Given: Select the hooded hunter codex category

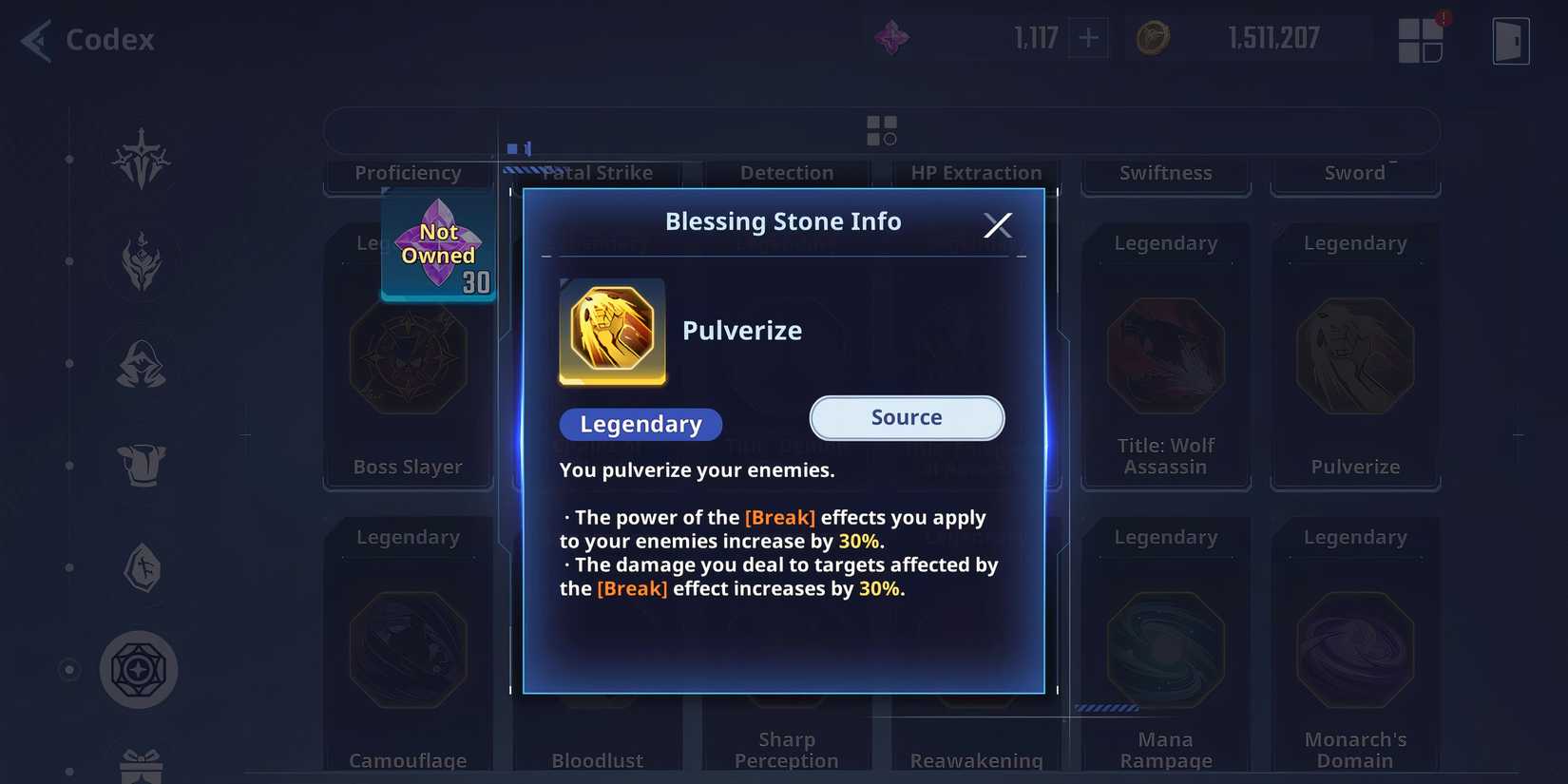Looking at the screenshot, I should [140, 362].
